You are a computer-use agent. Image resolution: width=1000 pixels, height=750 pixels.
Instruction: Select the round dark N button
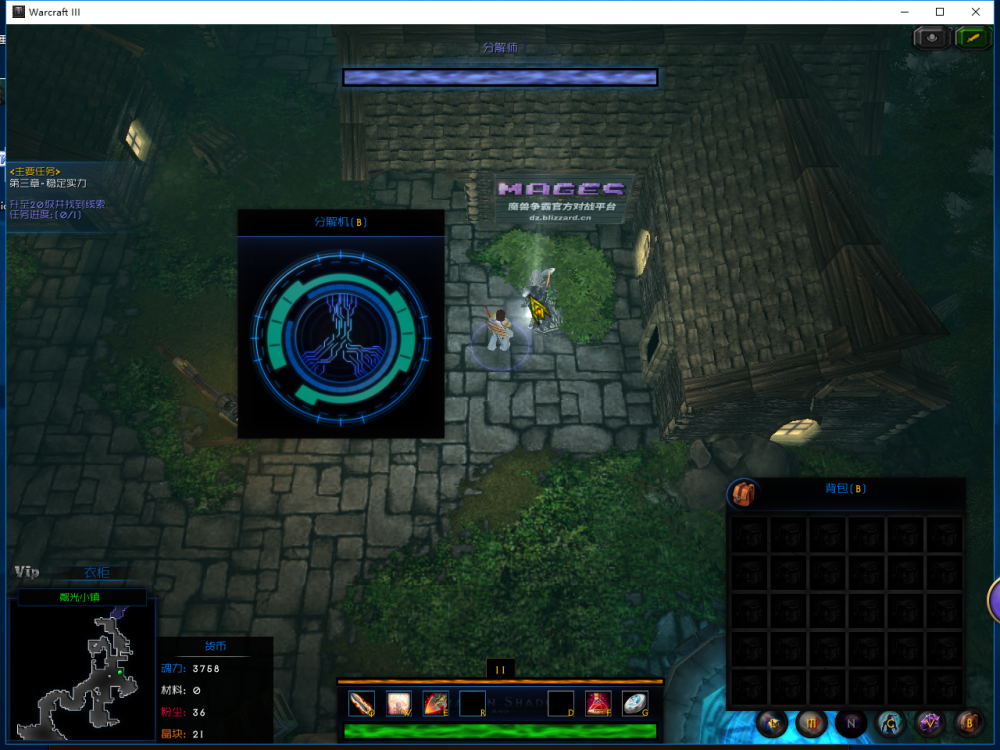(x=851, y=722)
